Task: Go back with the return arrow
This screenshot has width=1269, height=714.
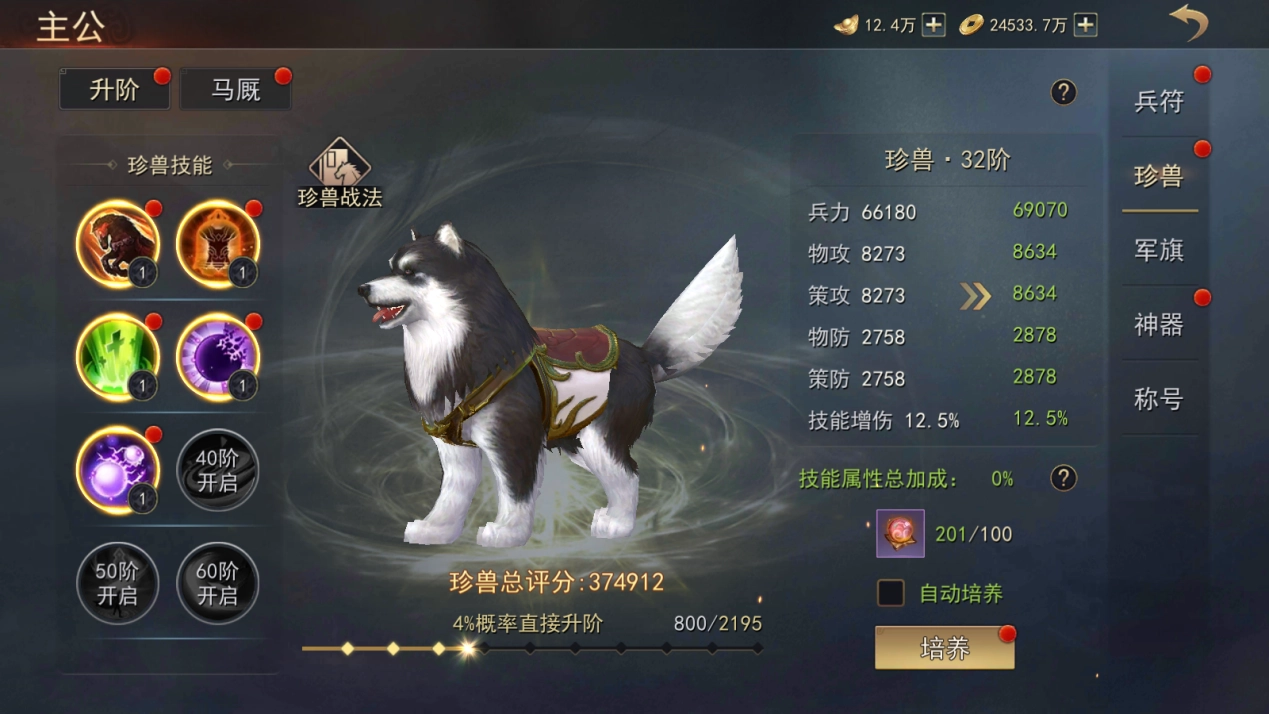Action: (1189, 24)
